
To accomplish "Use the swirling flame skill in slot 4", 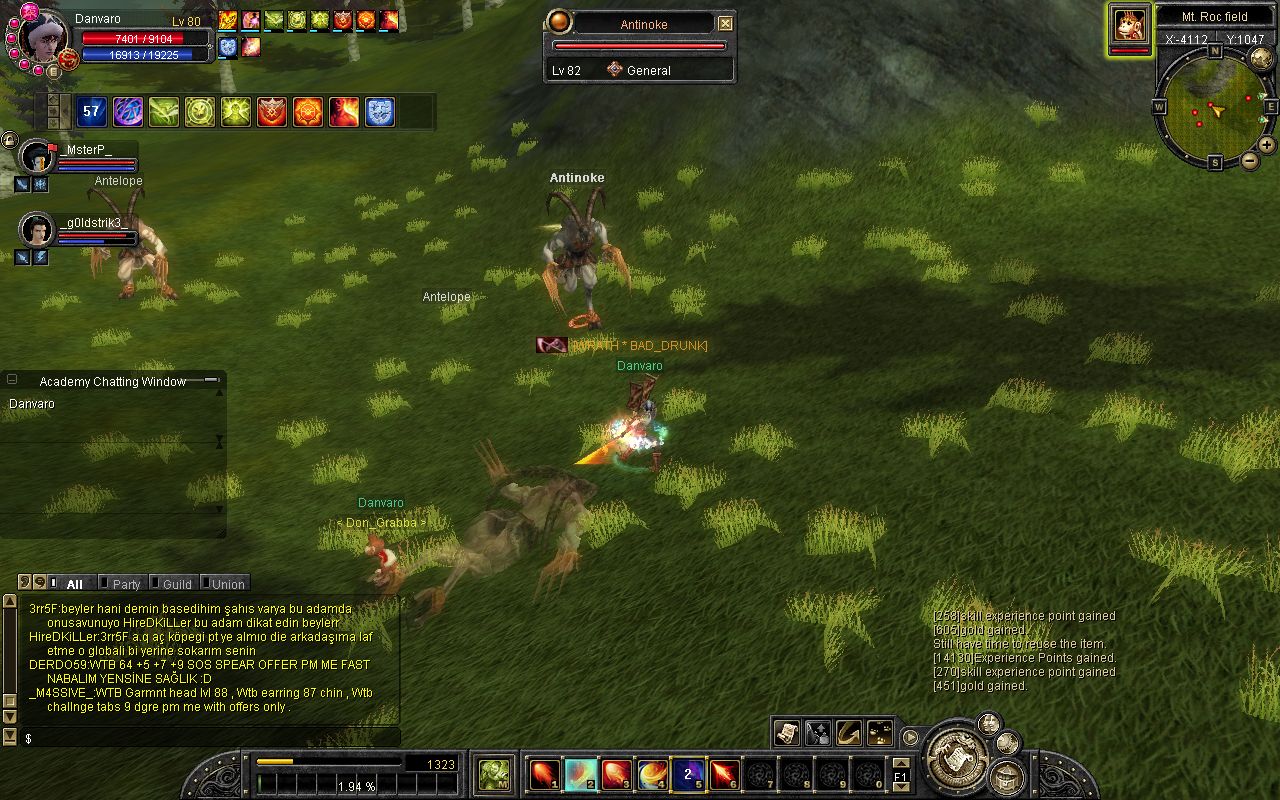I will pyautogui.click(x=653, y=774).
